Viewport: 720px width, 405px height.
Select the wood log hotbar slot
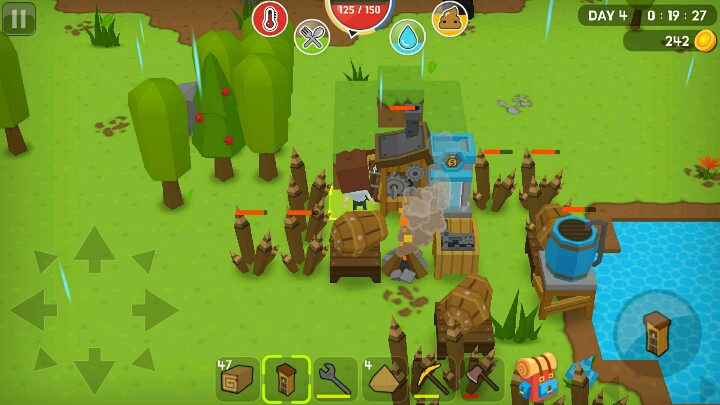tap(238, 379)
